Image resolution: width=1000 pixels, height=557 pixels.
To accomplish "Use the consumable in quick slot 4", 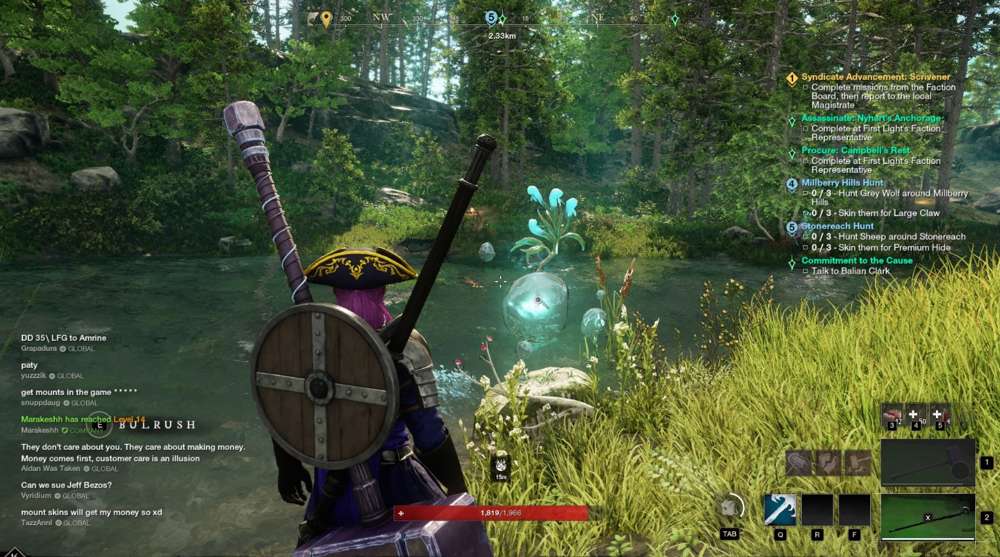I will (914, 415).
